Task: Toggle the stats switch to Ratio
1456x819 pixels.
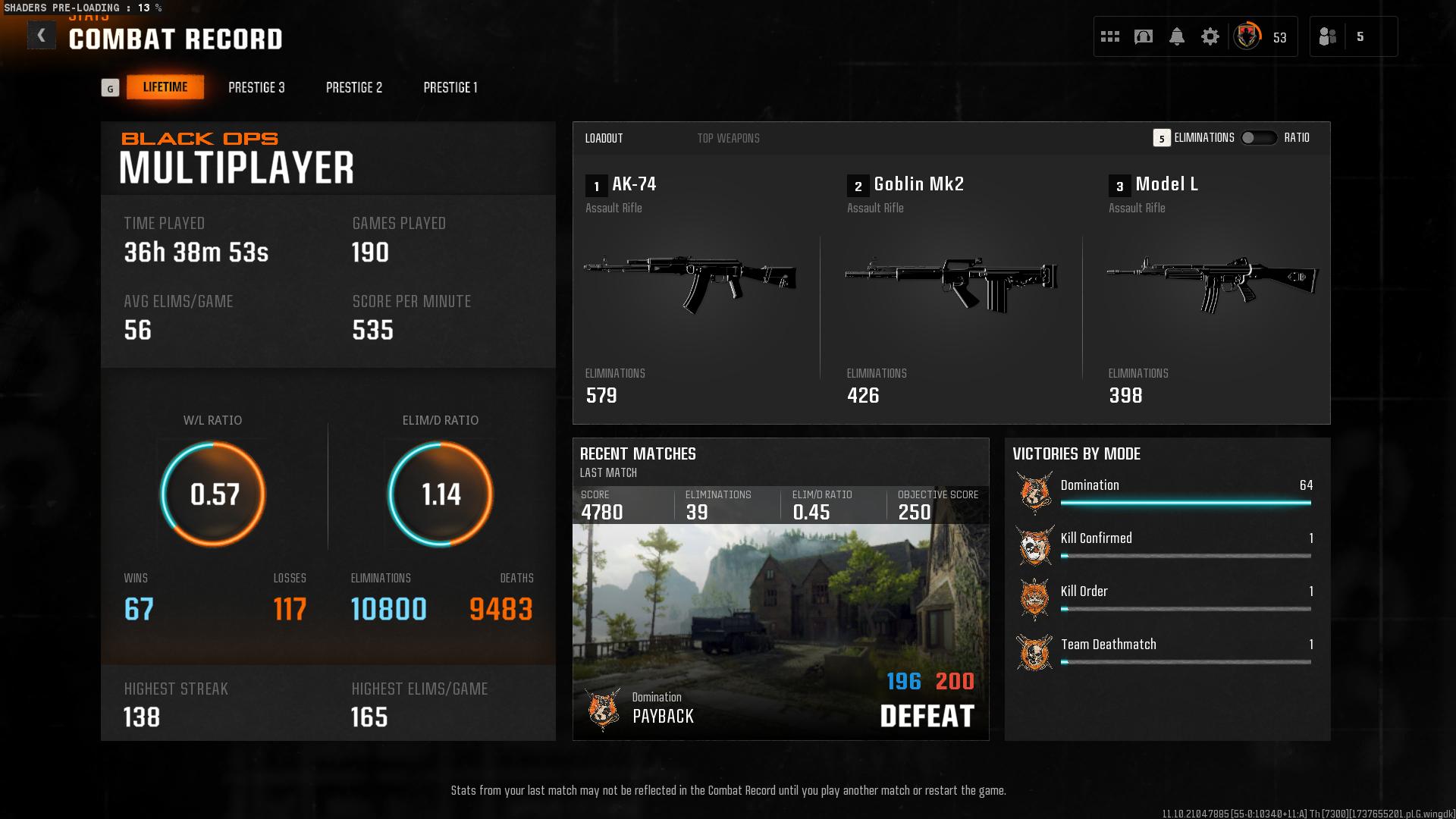Action: pos(1258,138)
